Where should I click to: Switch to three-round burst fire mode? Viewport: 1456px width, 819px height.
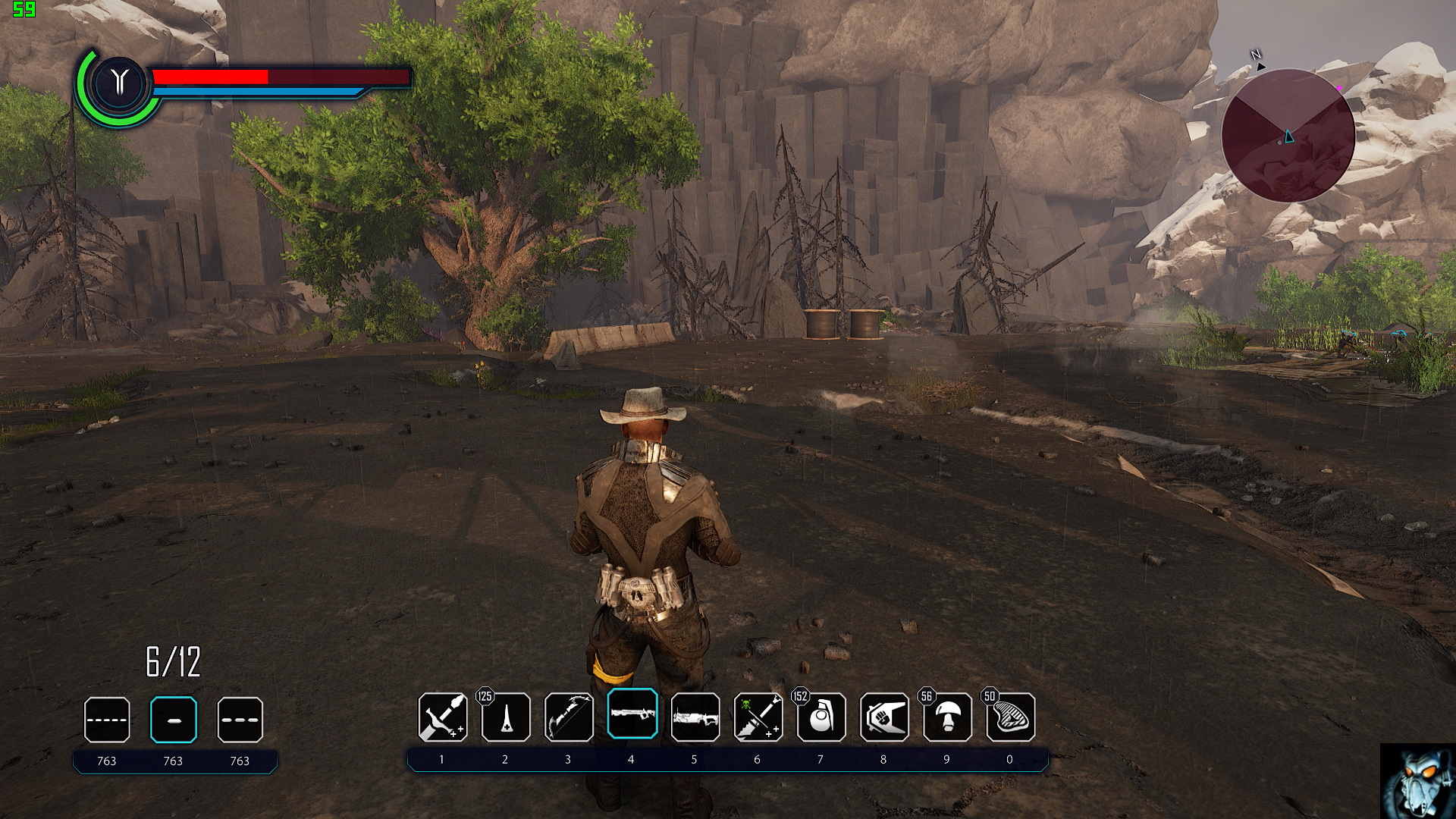240,720
